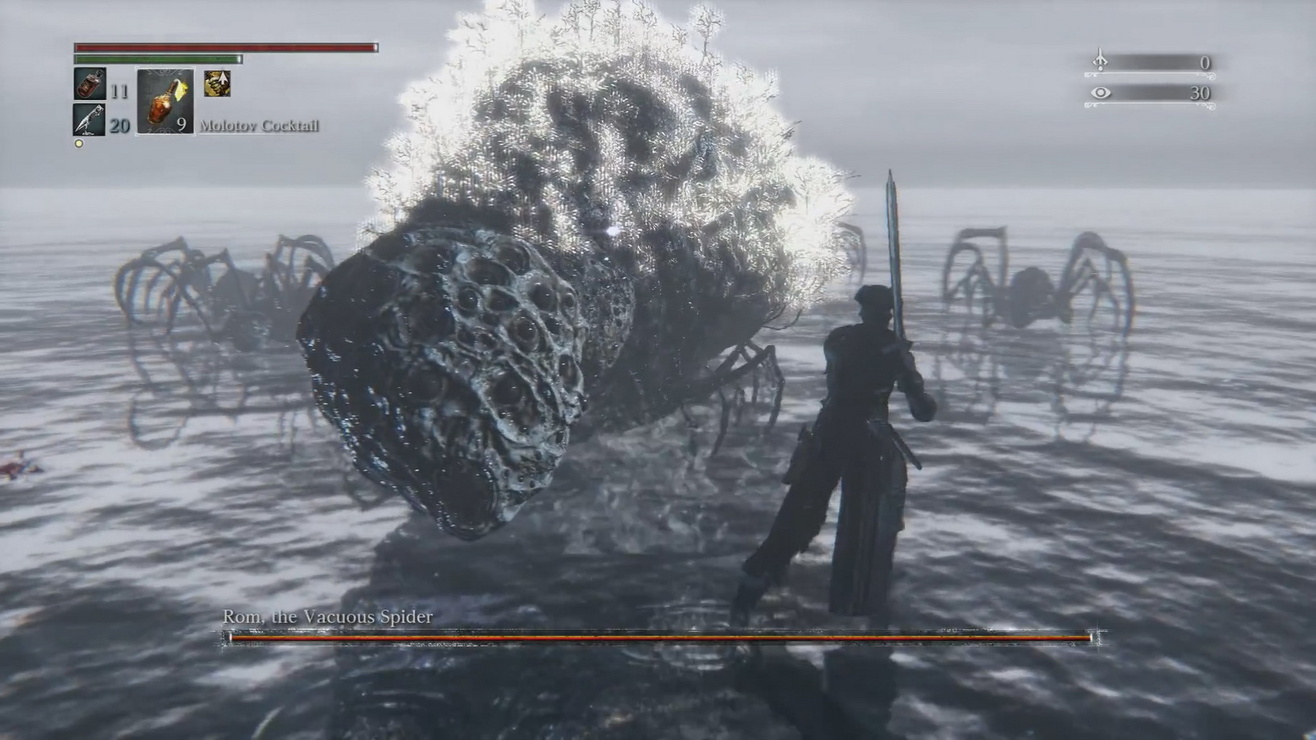This screenshot has height=740, width=1316.
Task: Select the Blood Vial item icon
Action: tap(88, 85)
